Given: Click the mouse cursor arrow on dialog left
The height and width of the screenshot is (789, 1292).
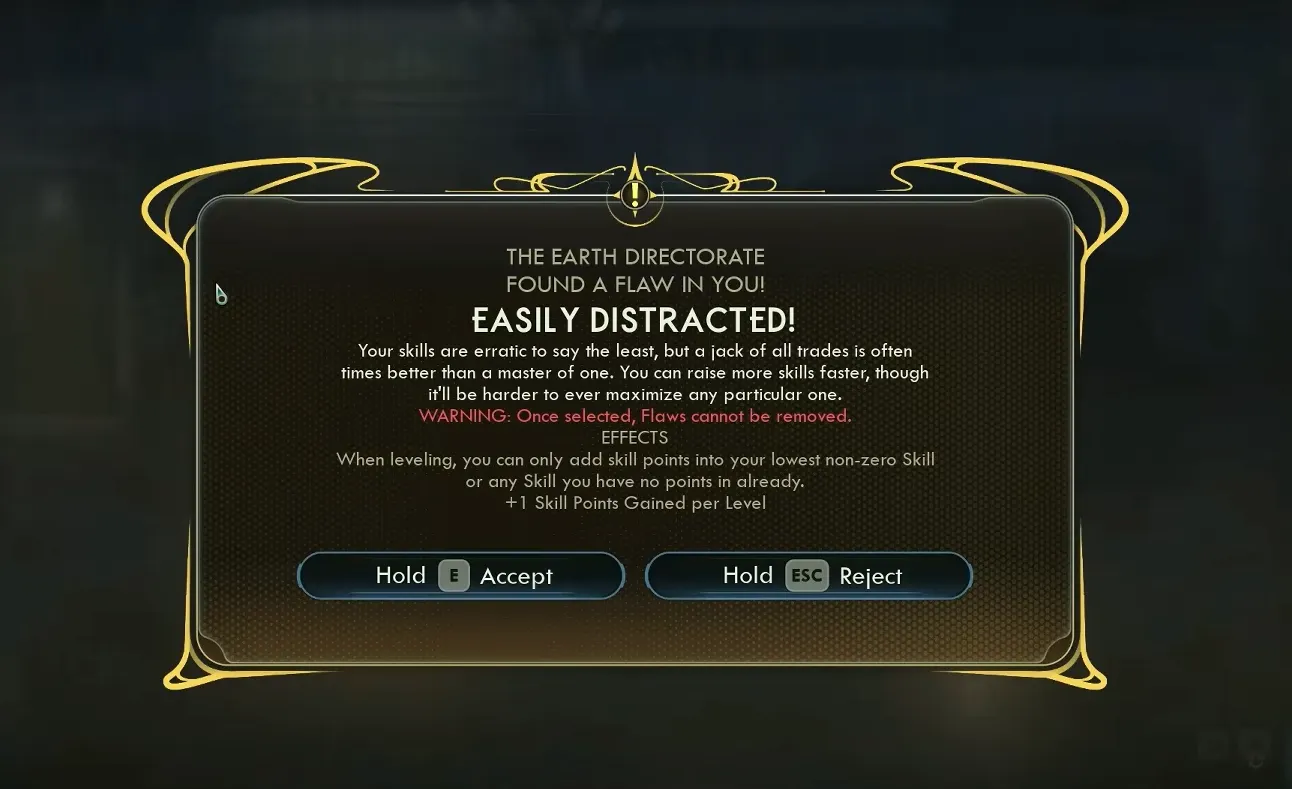Looking at the screenshot, I should coord(220,295).
